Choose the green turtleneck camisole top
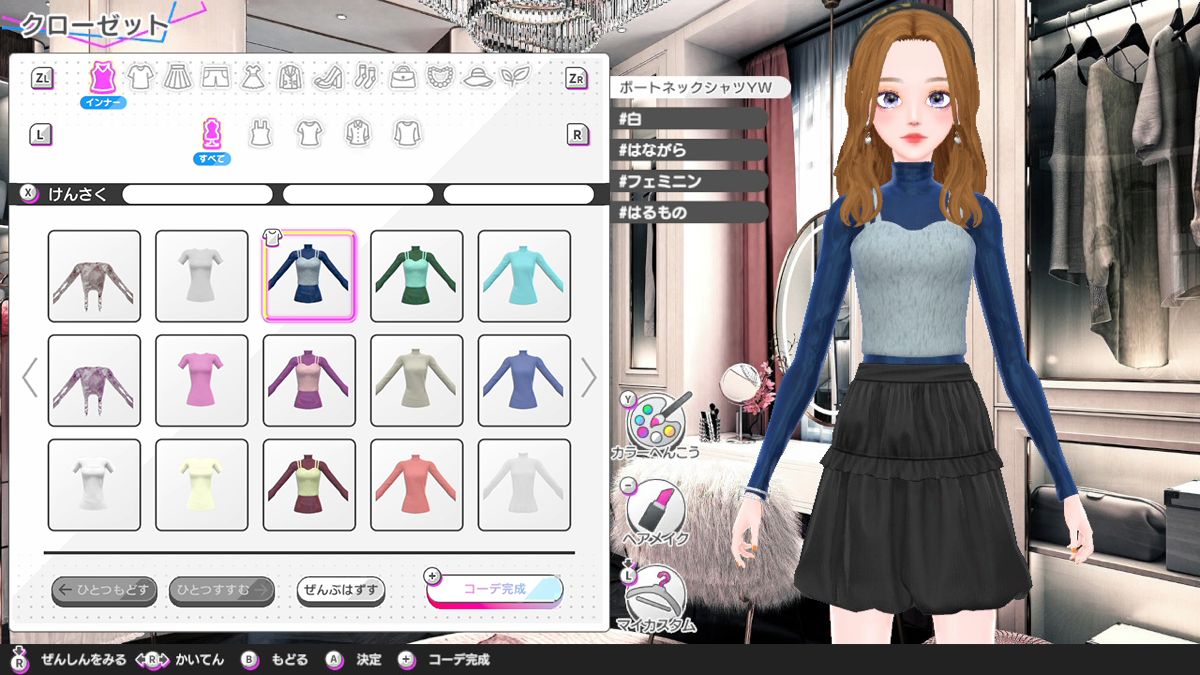The width and height of the screenshot is (1200, 675). pyautogui.click(x=416, y=276)
